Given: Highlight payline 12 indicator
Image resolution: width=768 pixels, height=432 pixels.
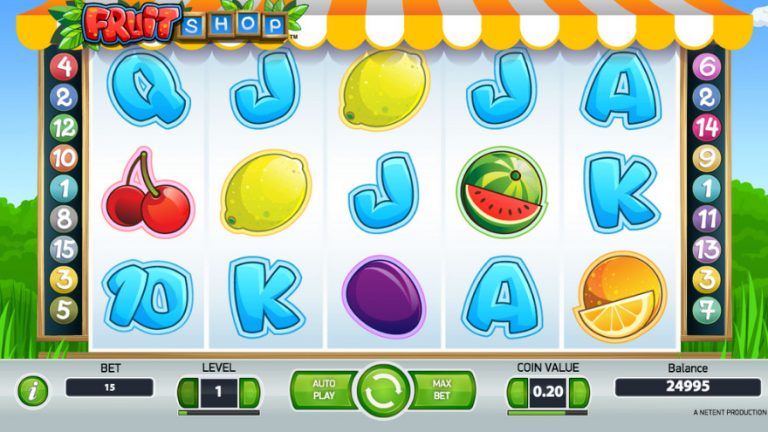Looking at the screenshot, I should click(x=64, y=127).
